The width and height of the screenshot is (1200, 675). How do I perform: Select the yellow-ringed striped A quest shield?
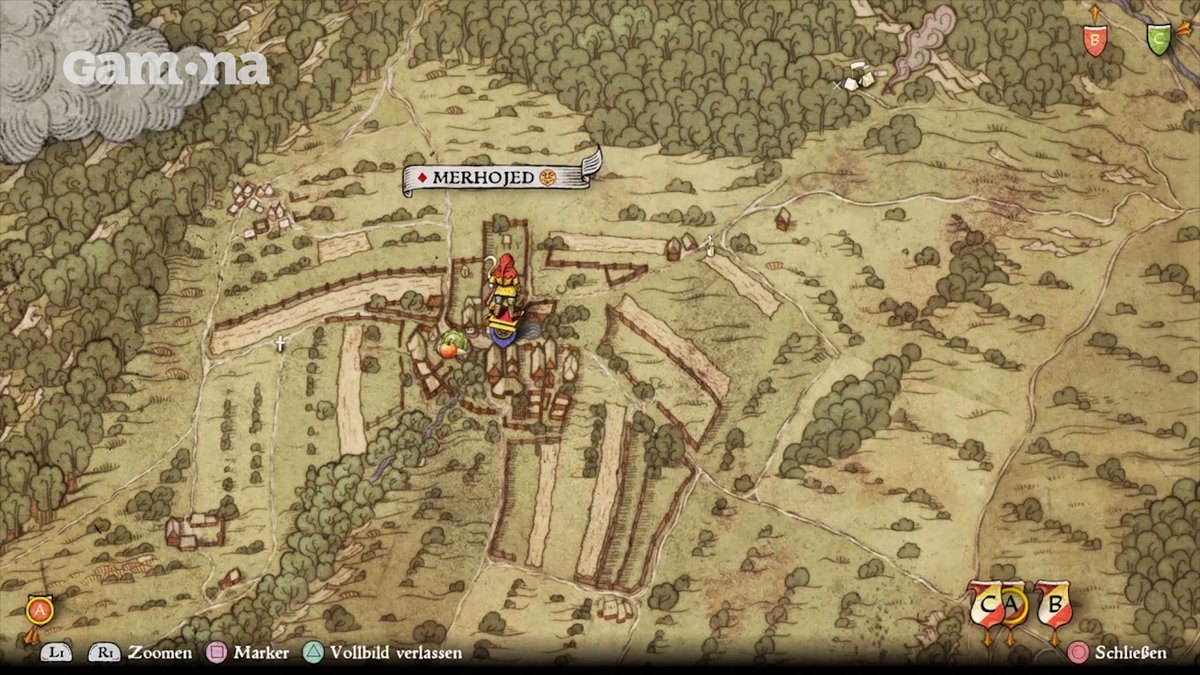tap(1013, 603)
